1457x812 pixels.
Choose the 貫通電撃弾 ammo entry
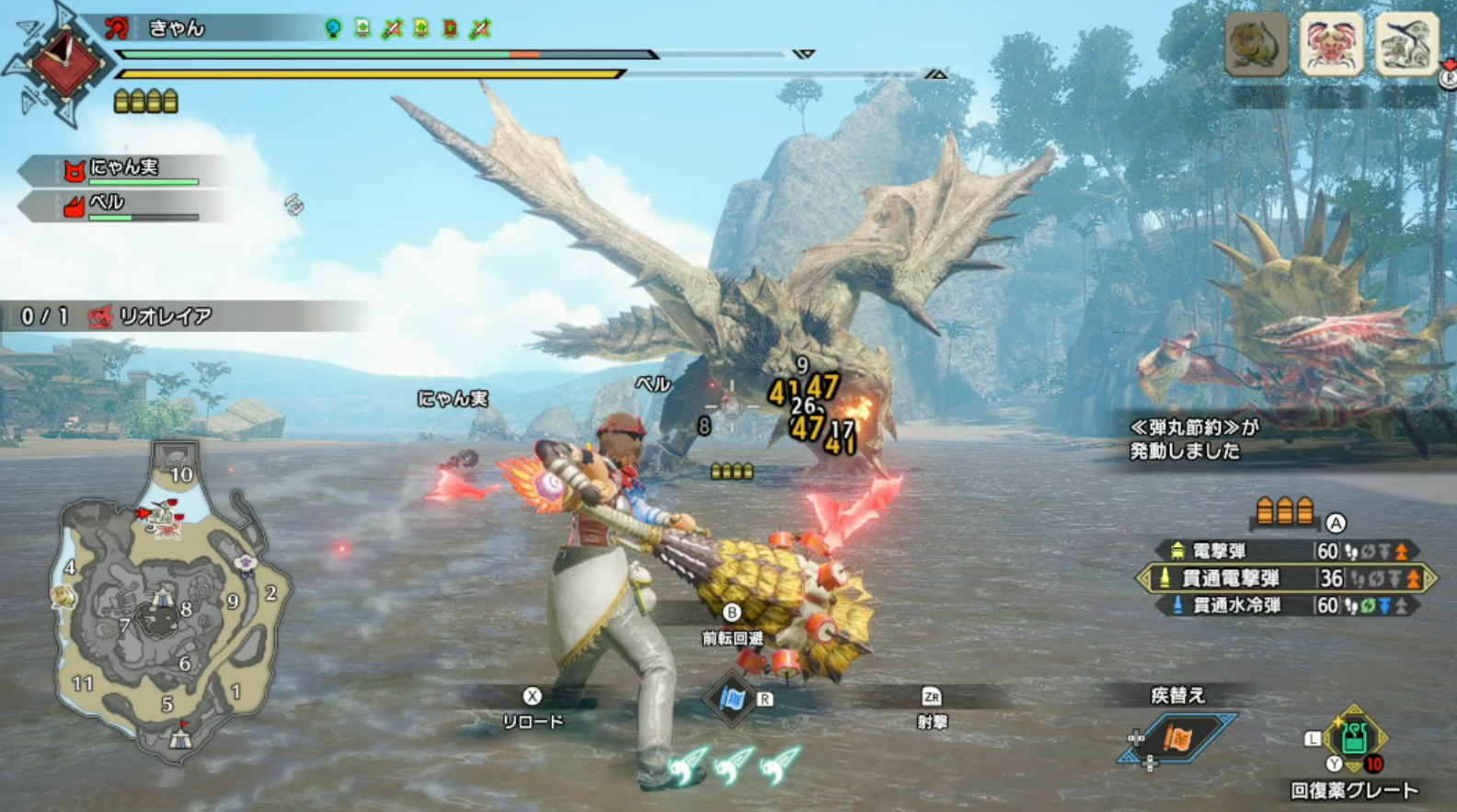point(1286,578)
